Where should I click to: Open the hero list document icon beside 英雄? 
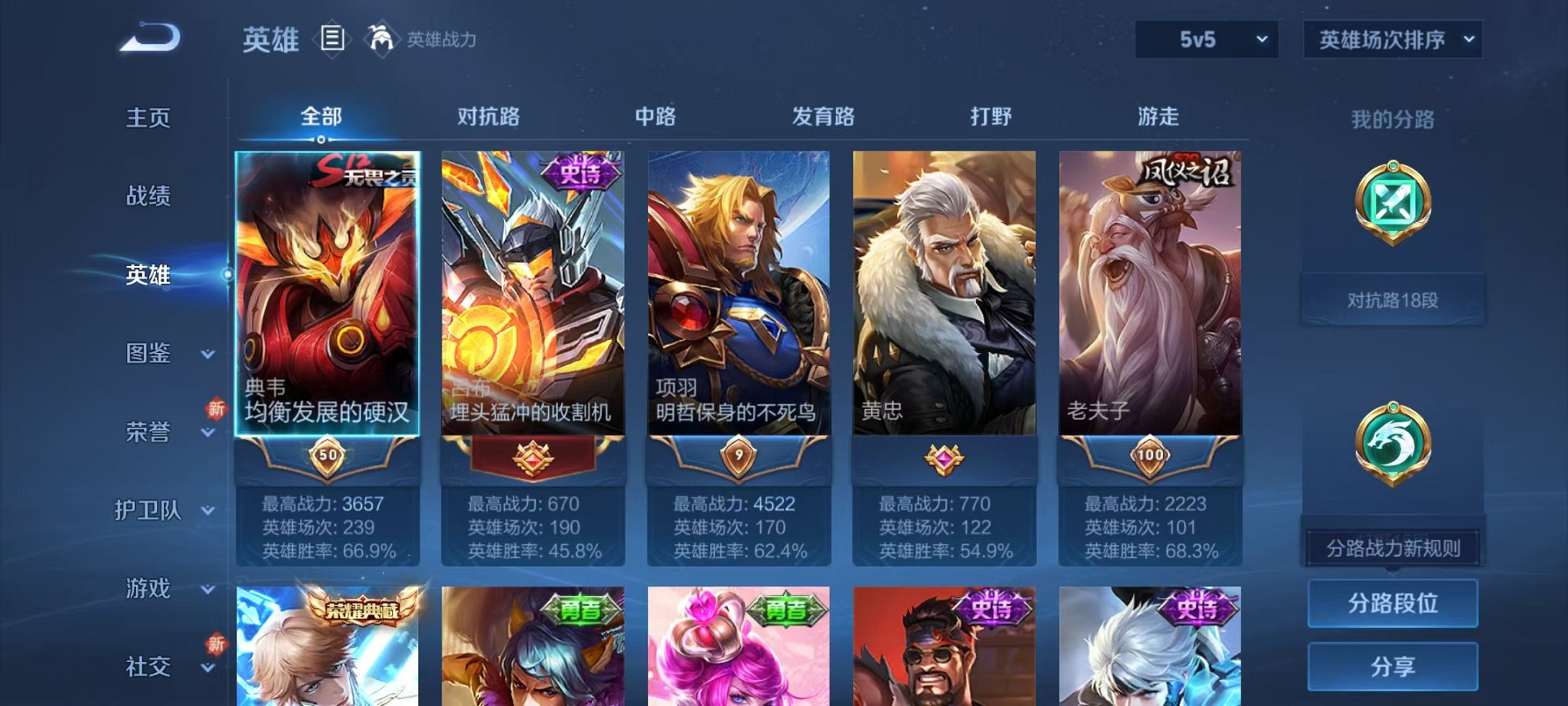point(331,40)
